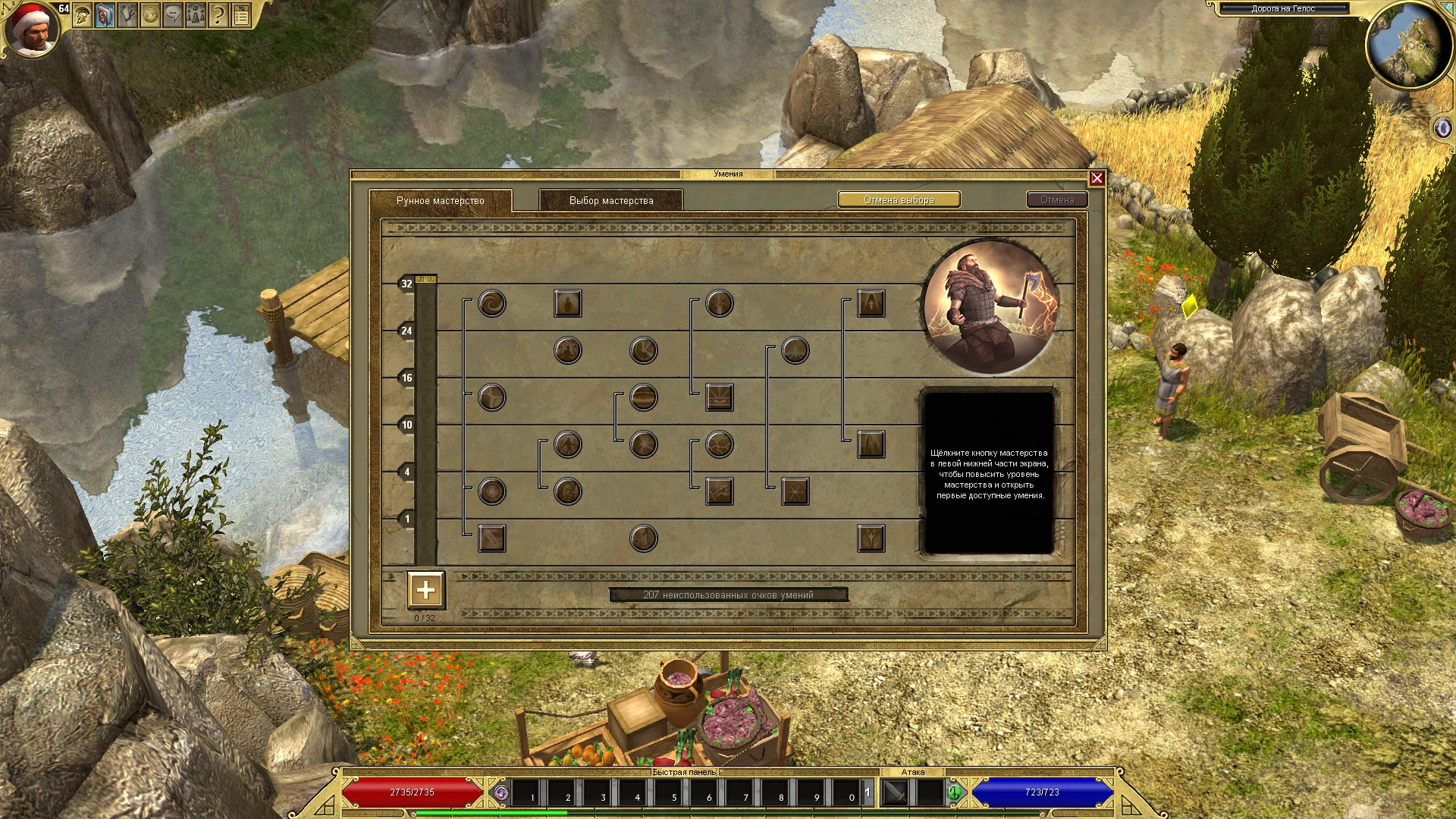1456x819 pixels.
Task: Select the crossed-weapons square skill icon
Action: 719,492
